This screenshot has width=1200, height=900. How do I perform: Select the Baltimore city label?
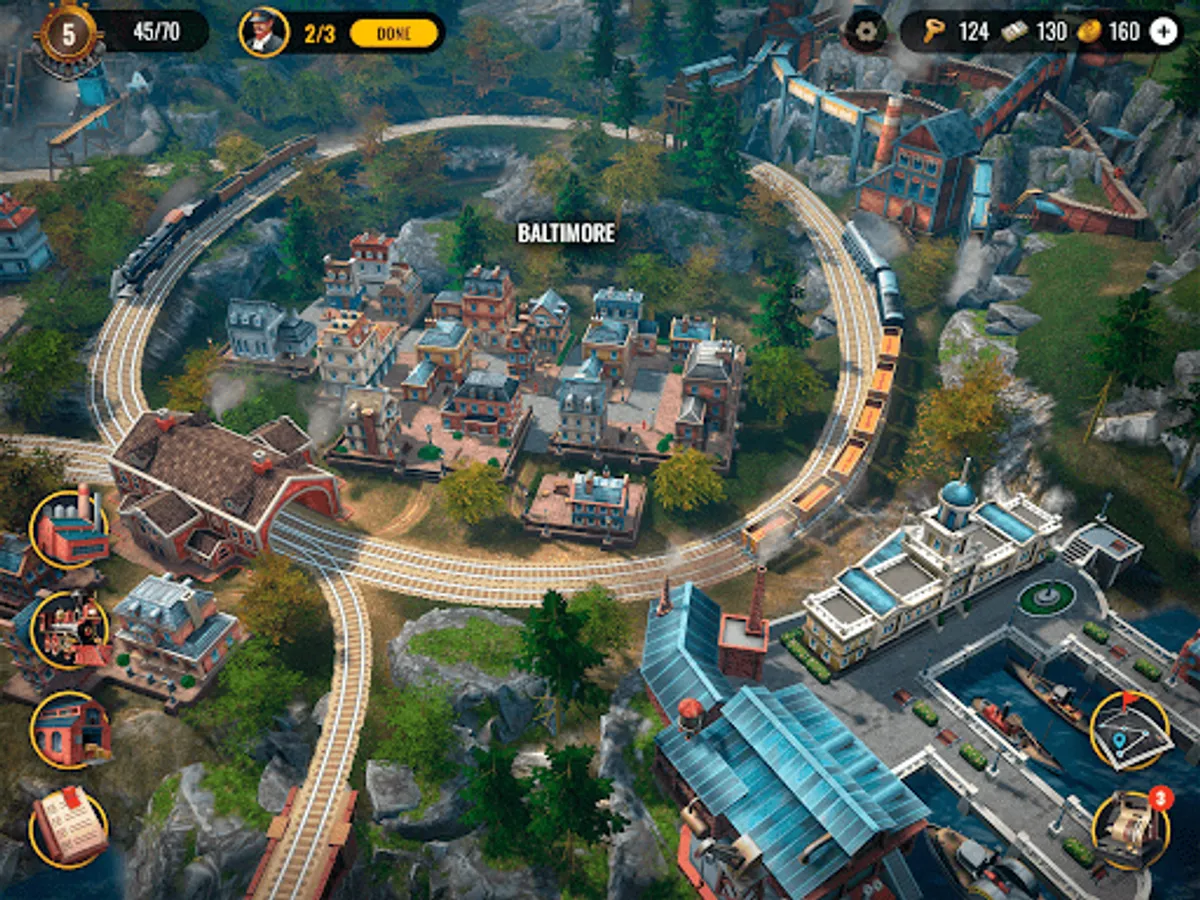[x=566, y=233]
